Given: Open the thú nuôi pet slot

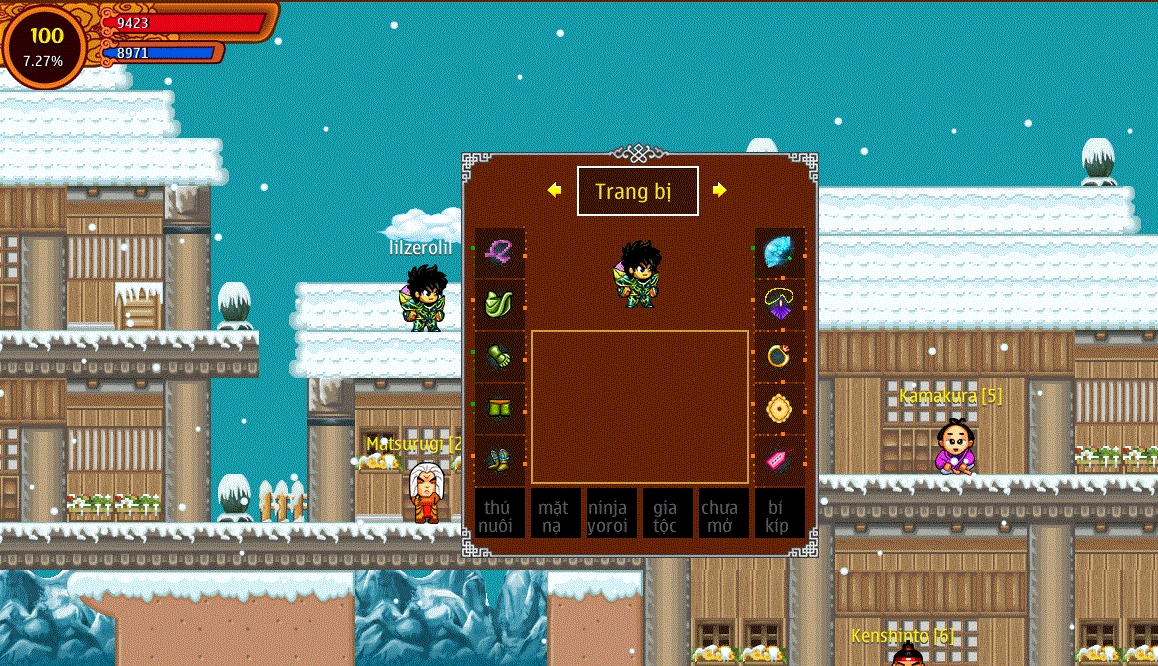Looking at the screenshot, I should 500,513.
